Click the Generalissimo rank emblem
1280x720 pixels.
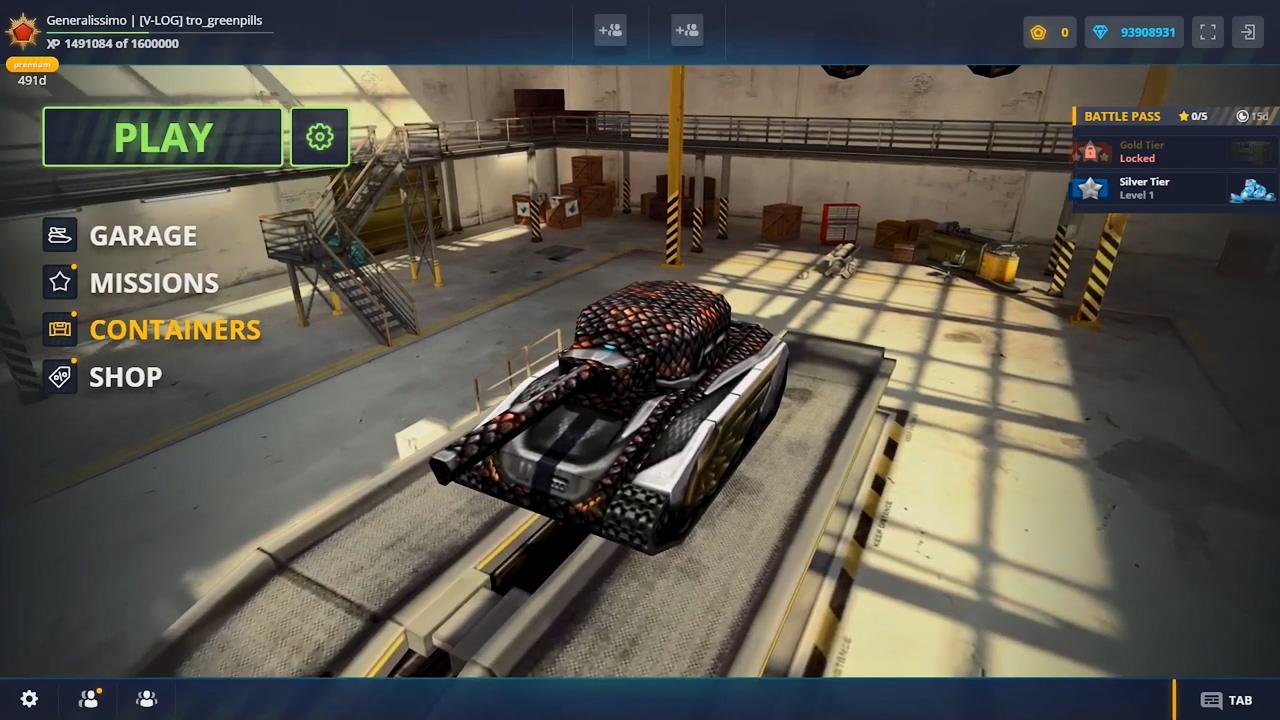[22, 32]
